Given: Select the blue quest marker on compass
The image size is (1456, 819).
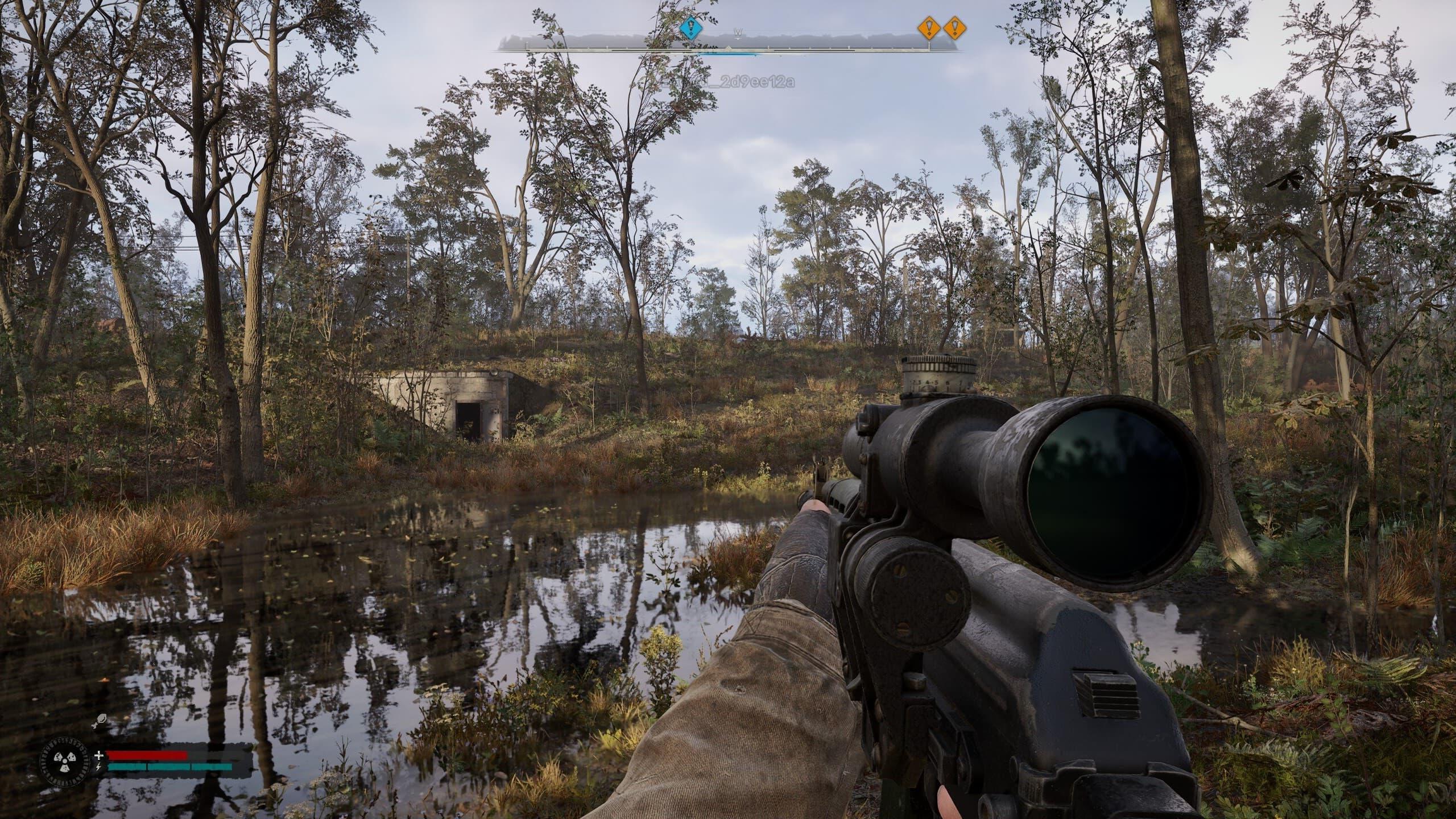Looking at the screenshot, I should (691, 27).
